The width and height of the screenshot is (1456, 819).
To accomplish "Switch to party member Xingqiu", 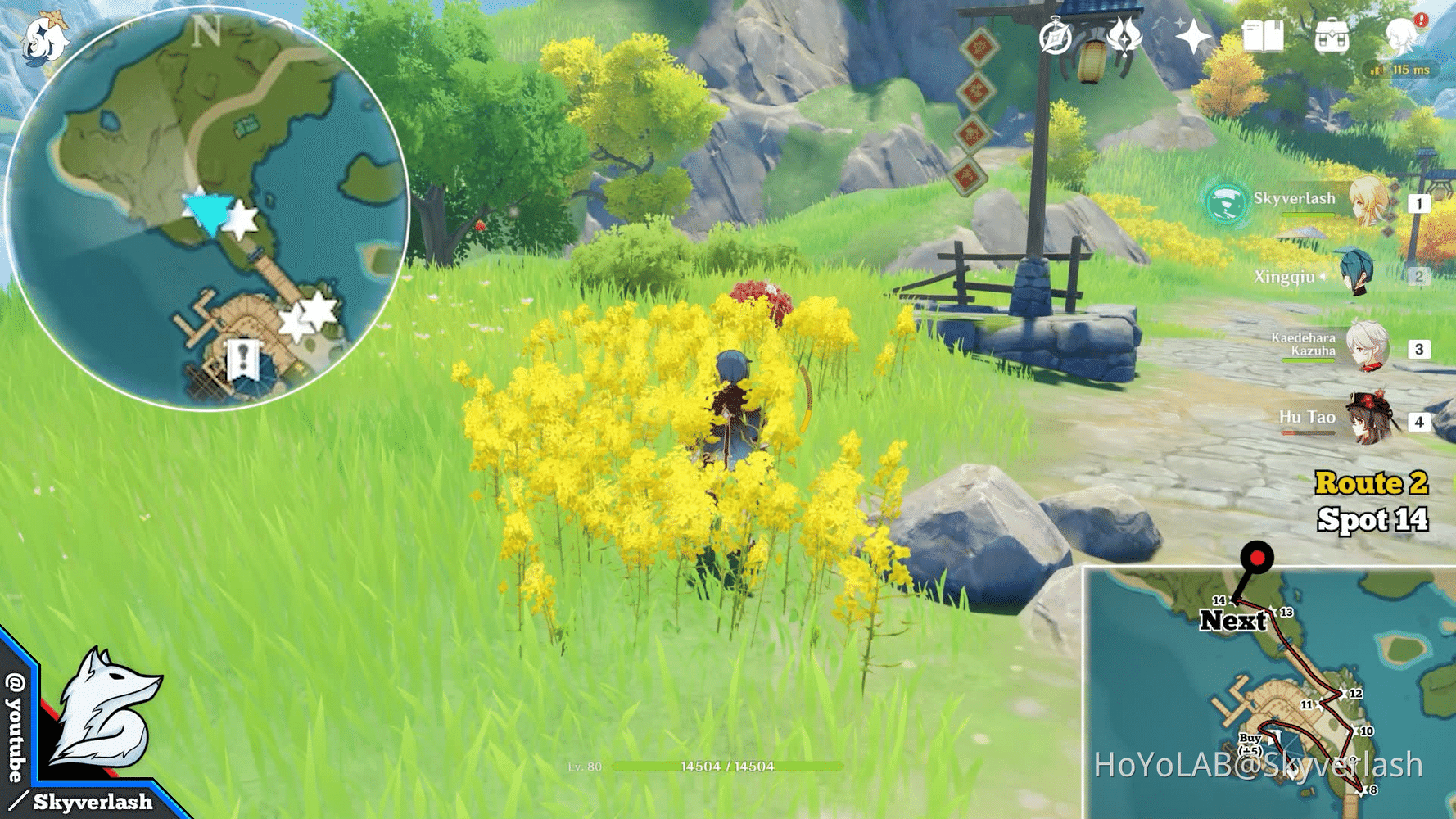I will (1356, 275).
